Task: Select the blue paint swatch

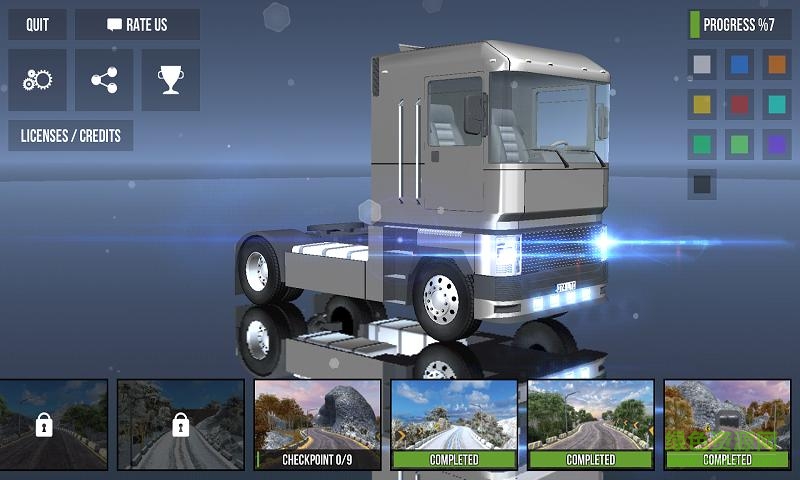Action: [740, 65]
